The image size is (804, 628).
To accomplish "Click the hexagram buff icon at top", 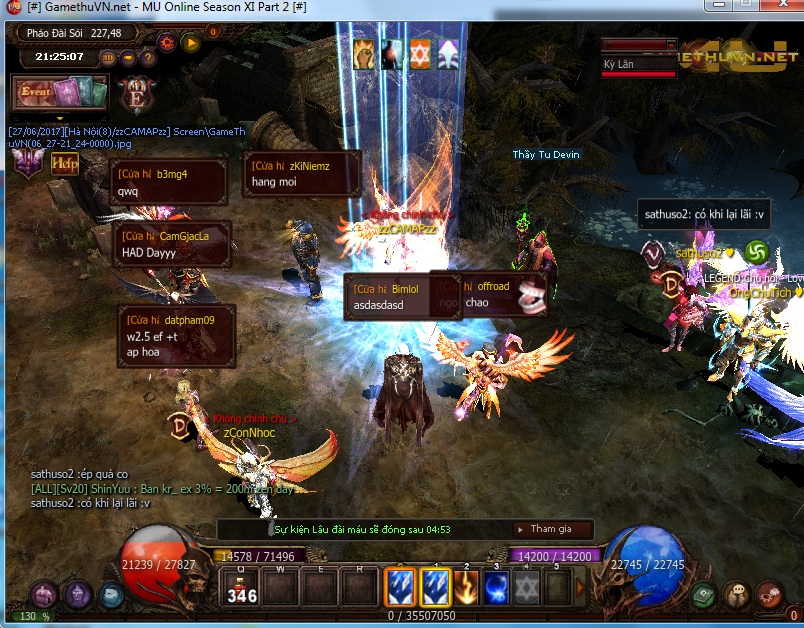I will coord(421,54).
